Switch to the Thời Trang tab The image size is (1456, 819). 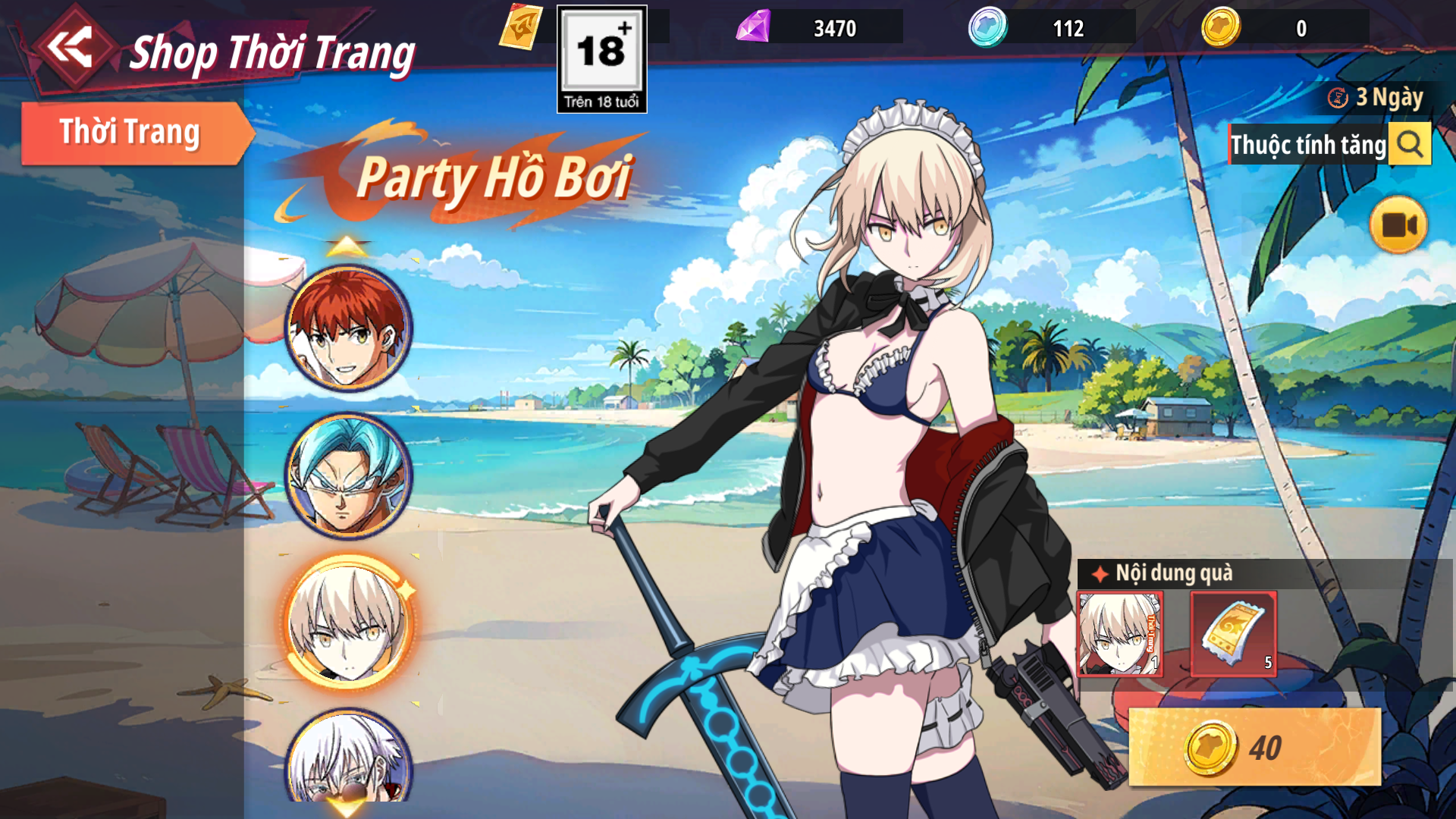tap(130, 133)
